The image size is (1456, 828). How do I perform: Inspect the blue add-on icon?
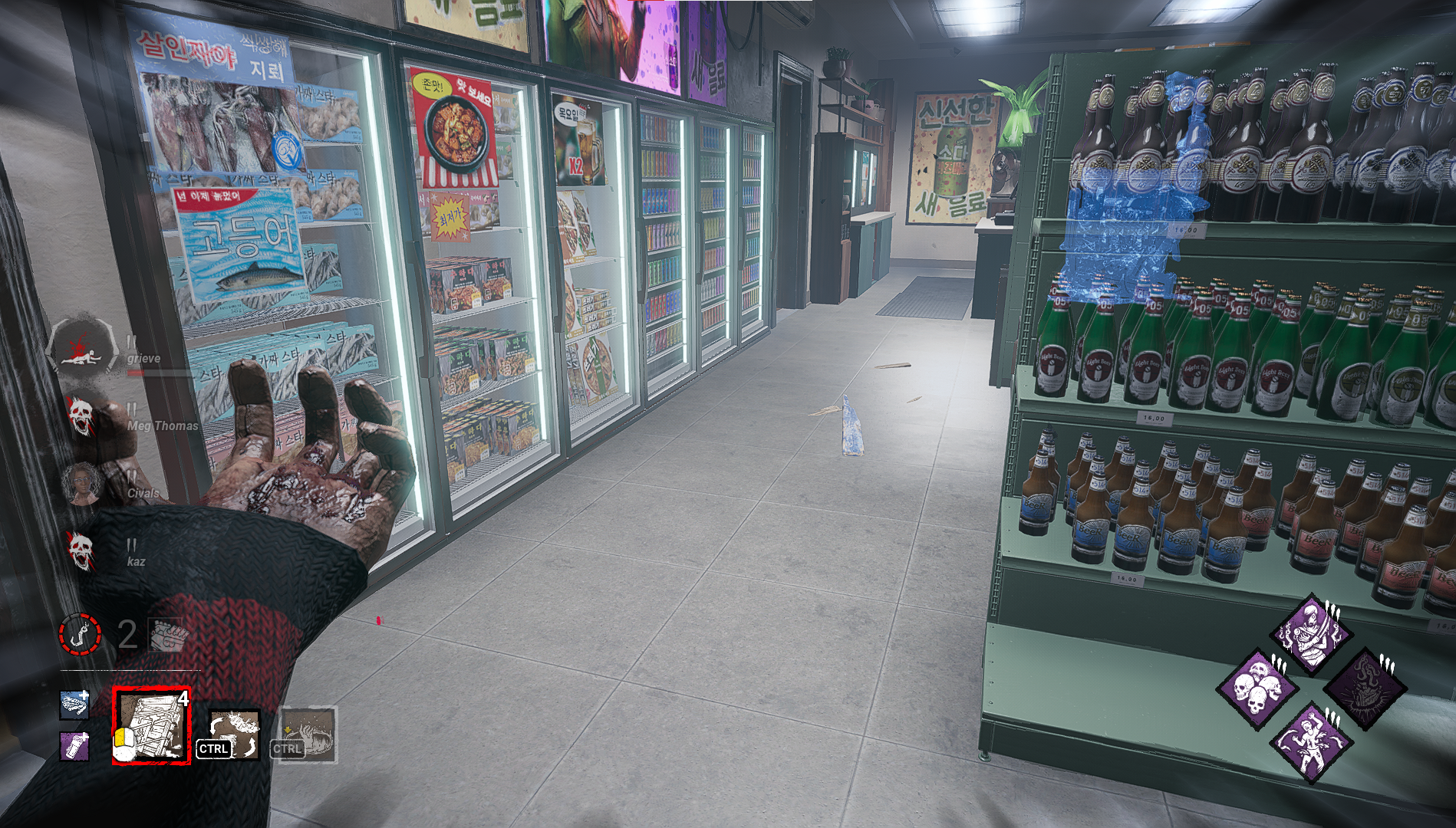click(x=74, y=704)
